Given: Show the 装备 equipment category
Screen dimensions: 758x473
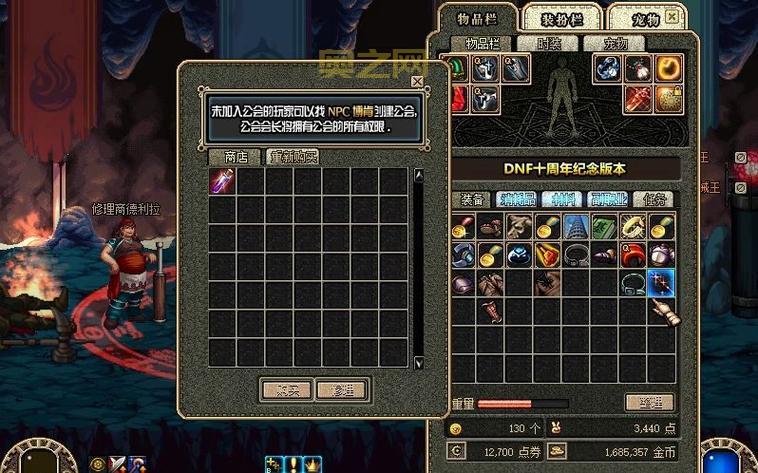Looking at the screenshot, I should pyautogui.click(x=469, y=199).
